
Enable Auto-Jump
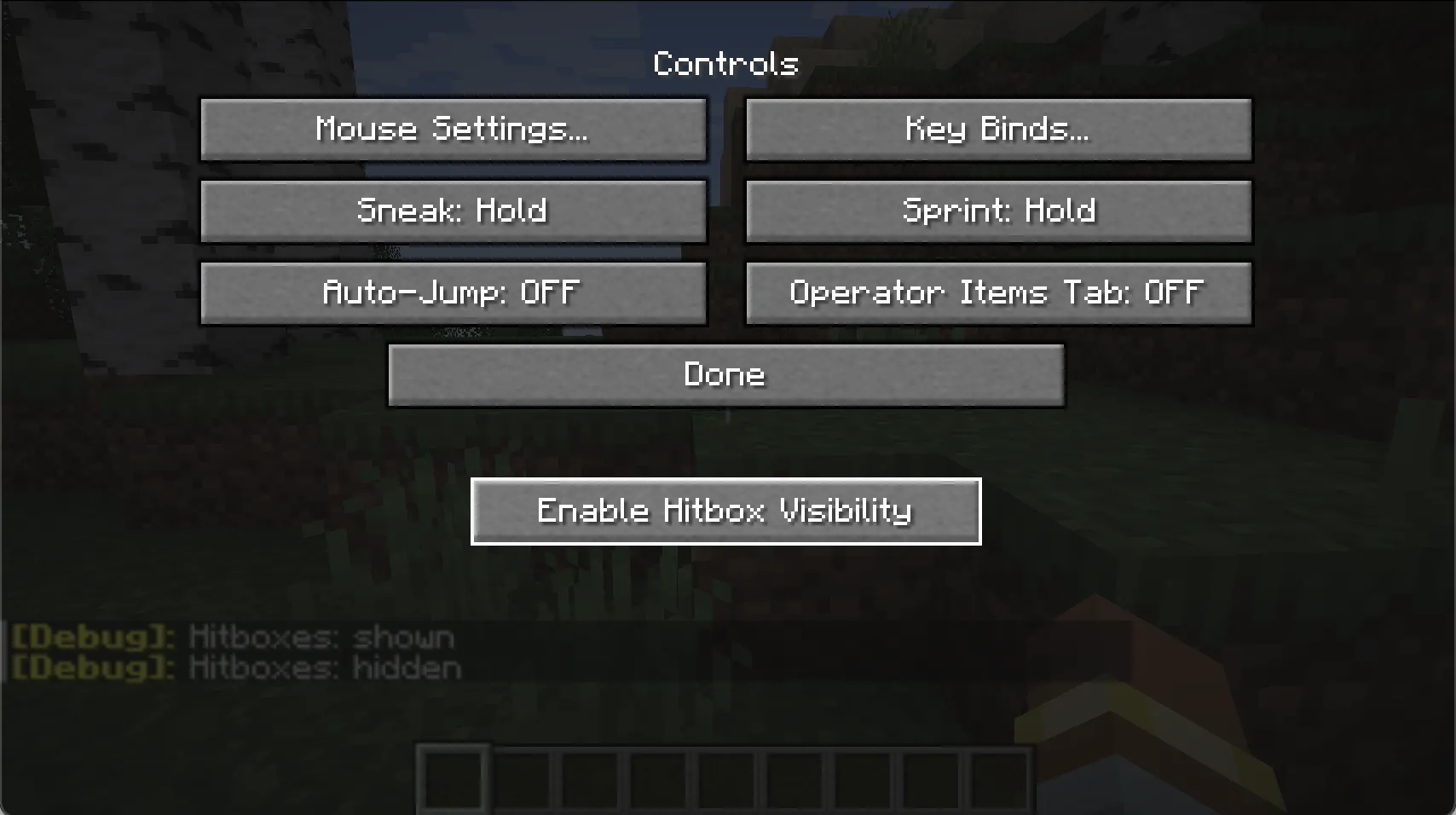[453, 292]
